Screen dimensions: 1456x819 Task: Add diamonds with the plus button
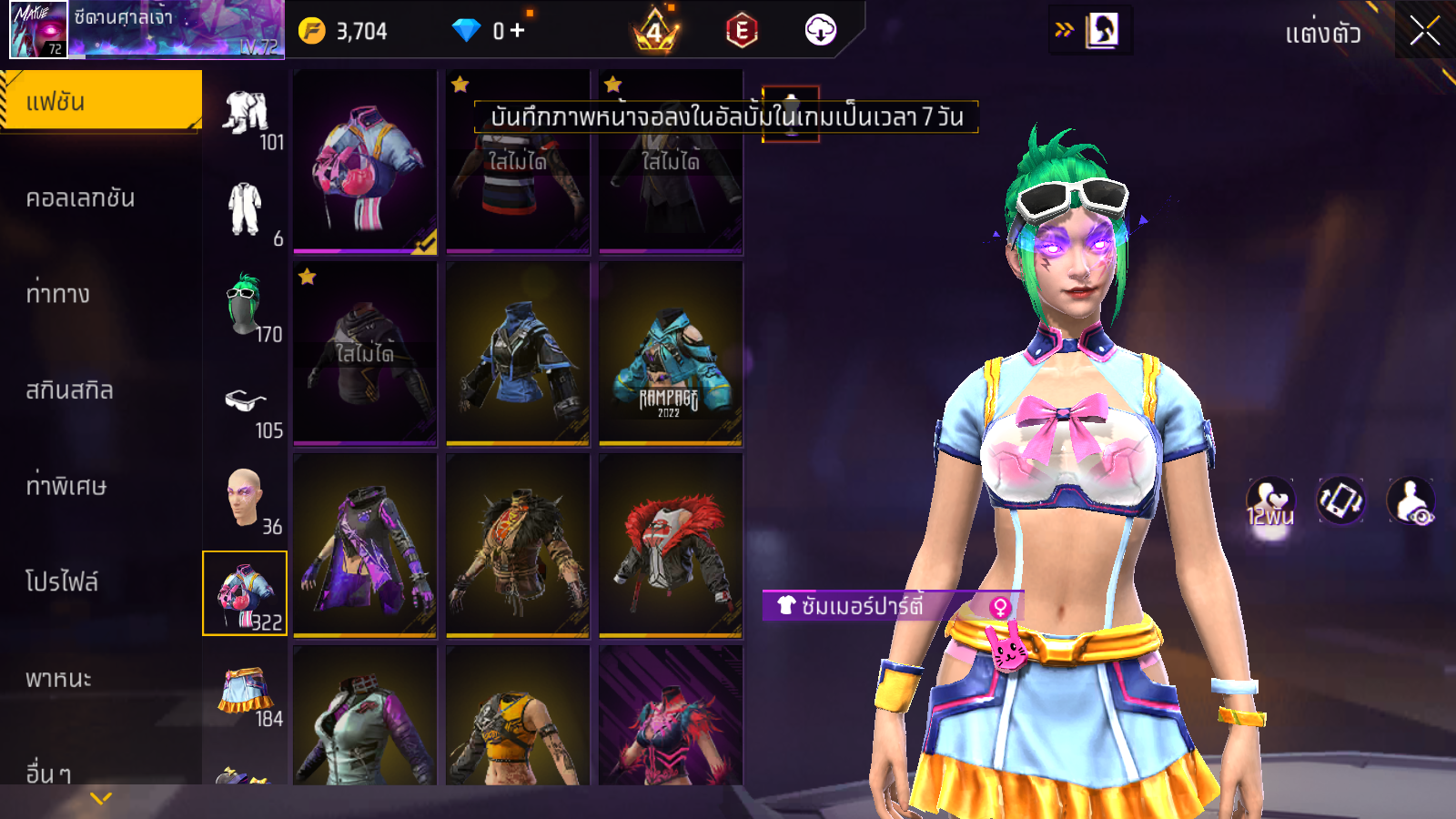click(x=518, y=31)
